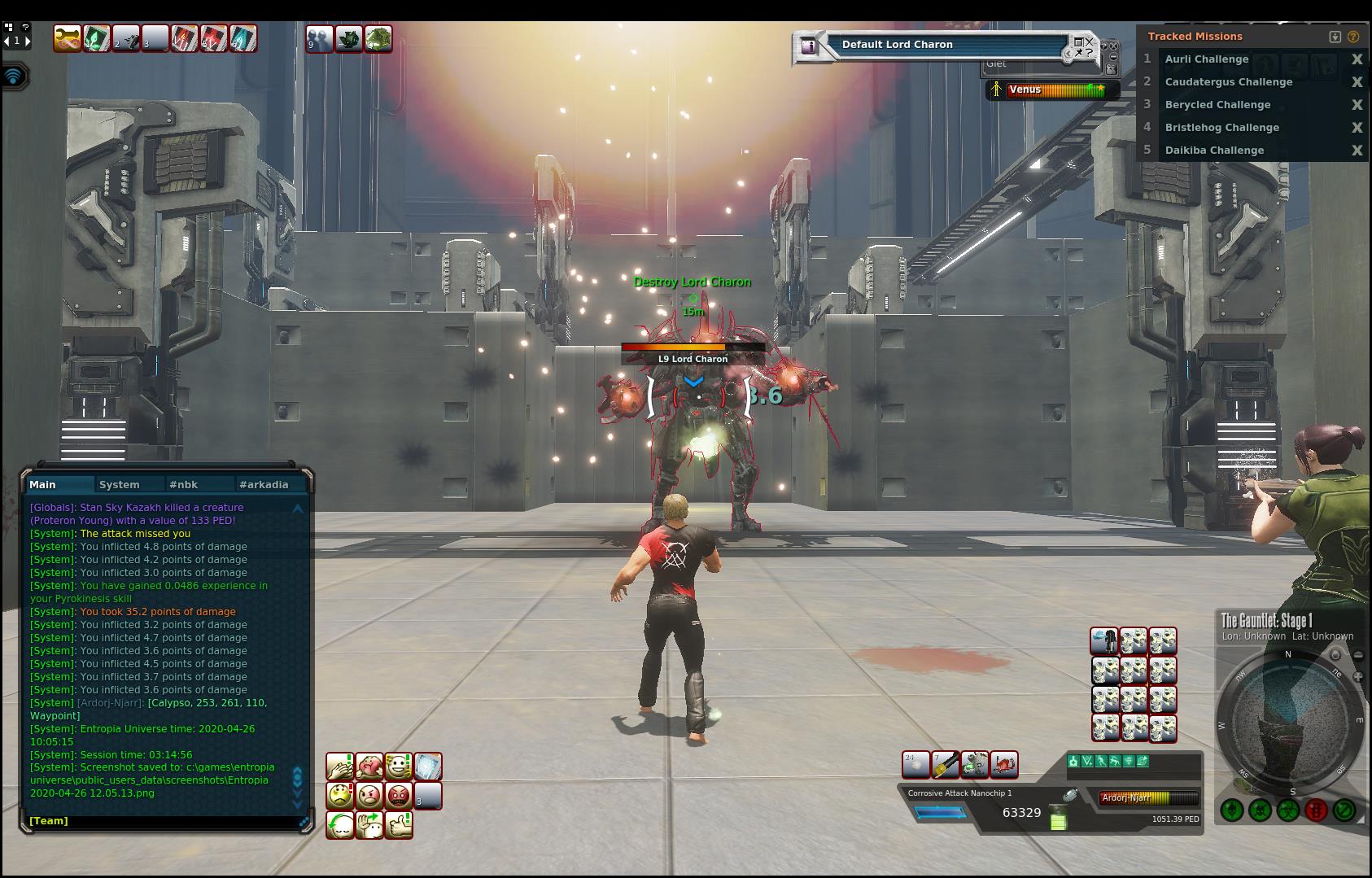1372x878 pixels.
Task: Zoom in the radar with plus button
Action: tap(1358, 676)
